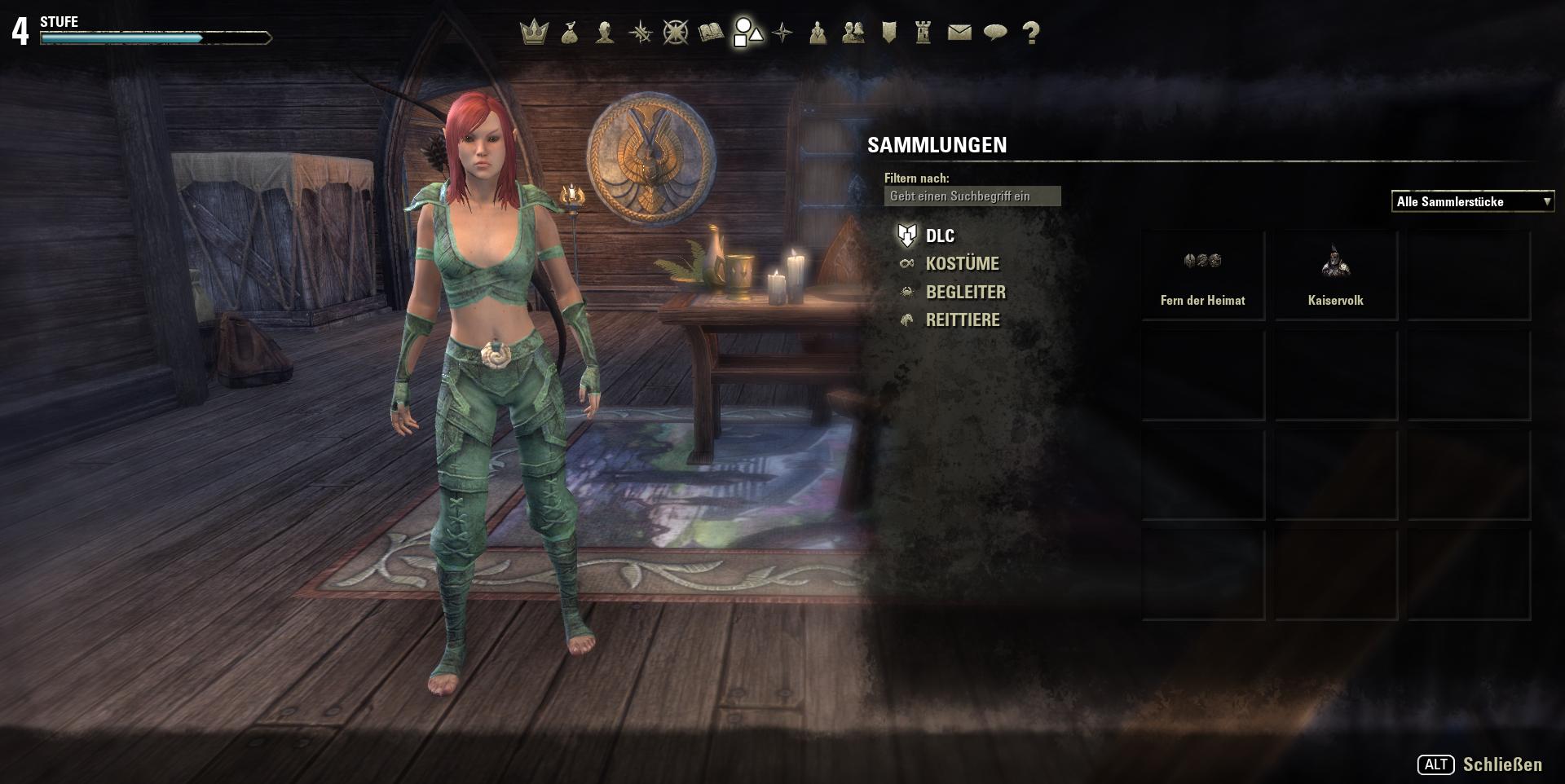This screenshot has height=784, width=1565.
Task: Select the BEGLEITER category
Action: (x=965, y=292)
